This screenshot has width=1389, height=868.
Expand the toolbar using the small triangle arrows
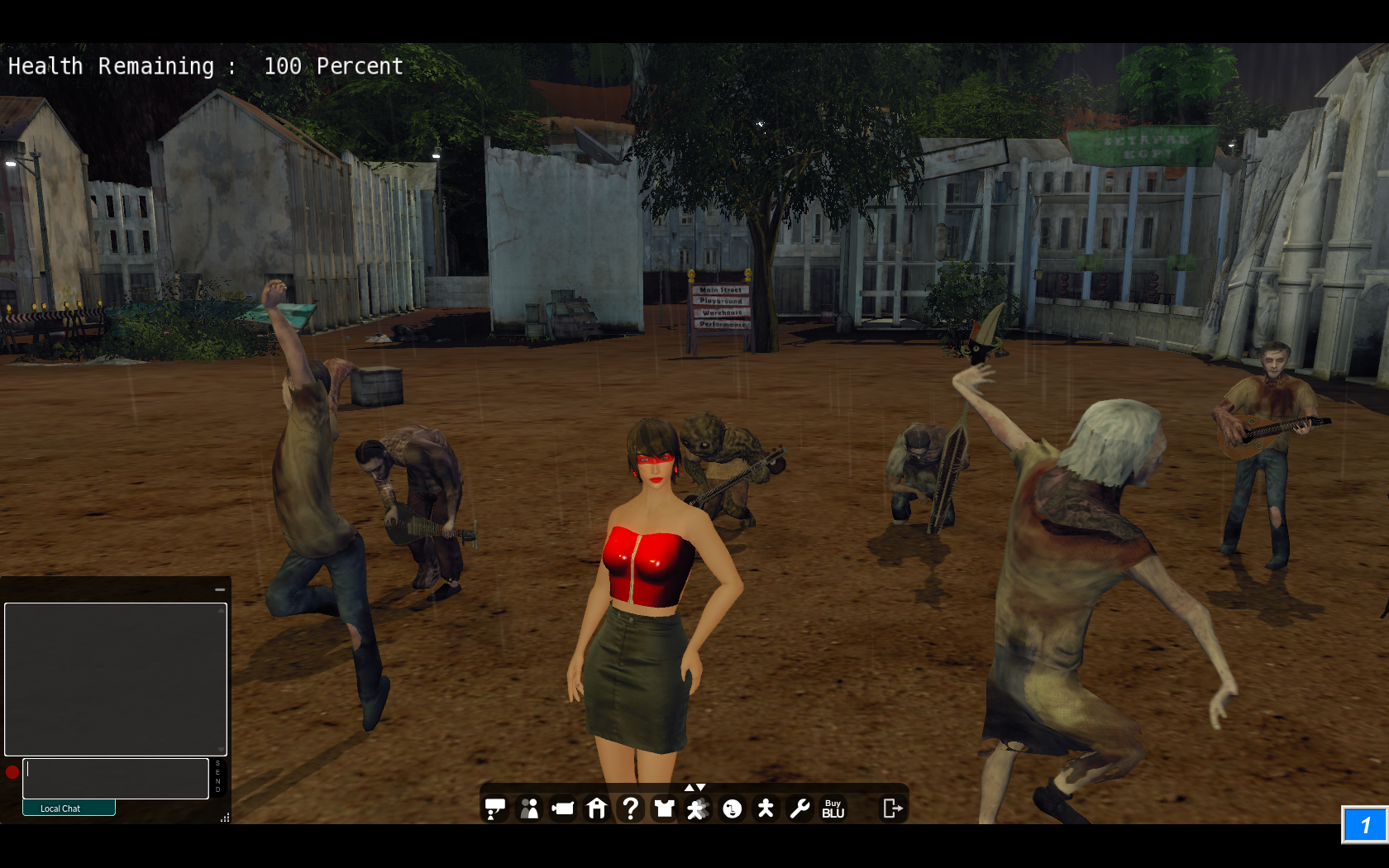tap(694, 787)
